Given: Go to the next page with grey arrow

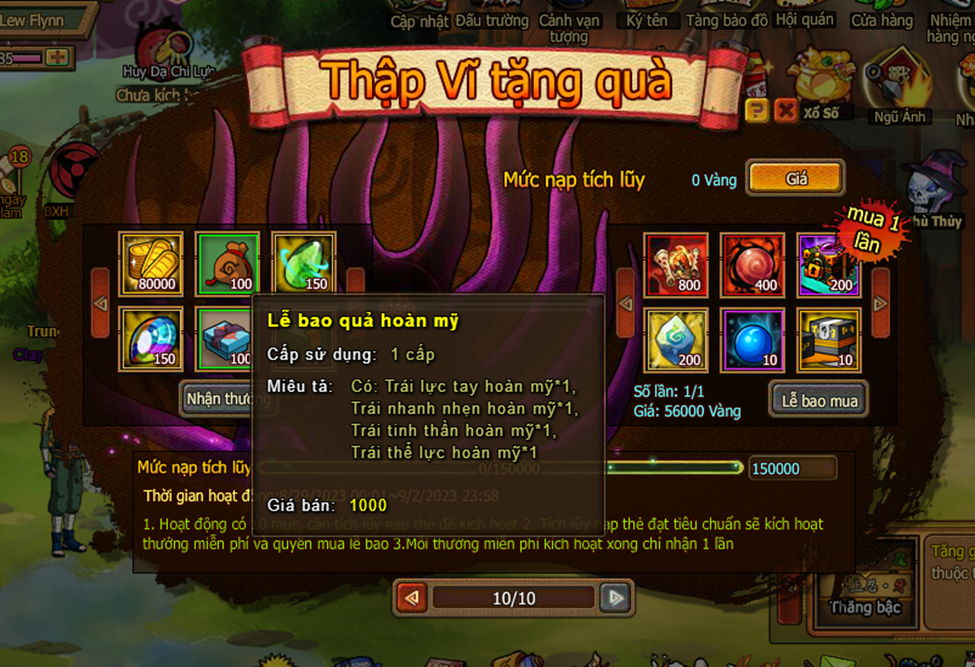Looking at the screenshot, I should coord(616,598).
